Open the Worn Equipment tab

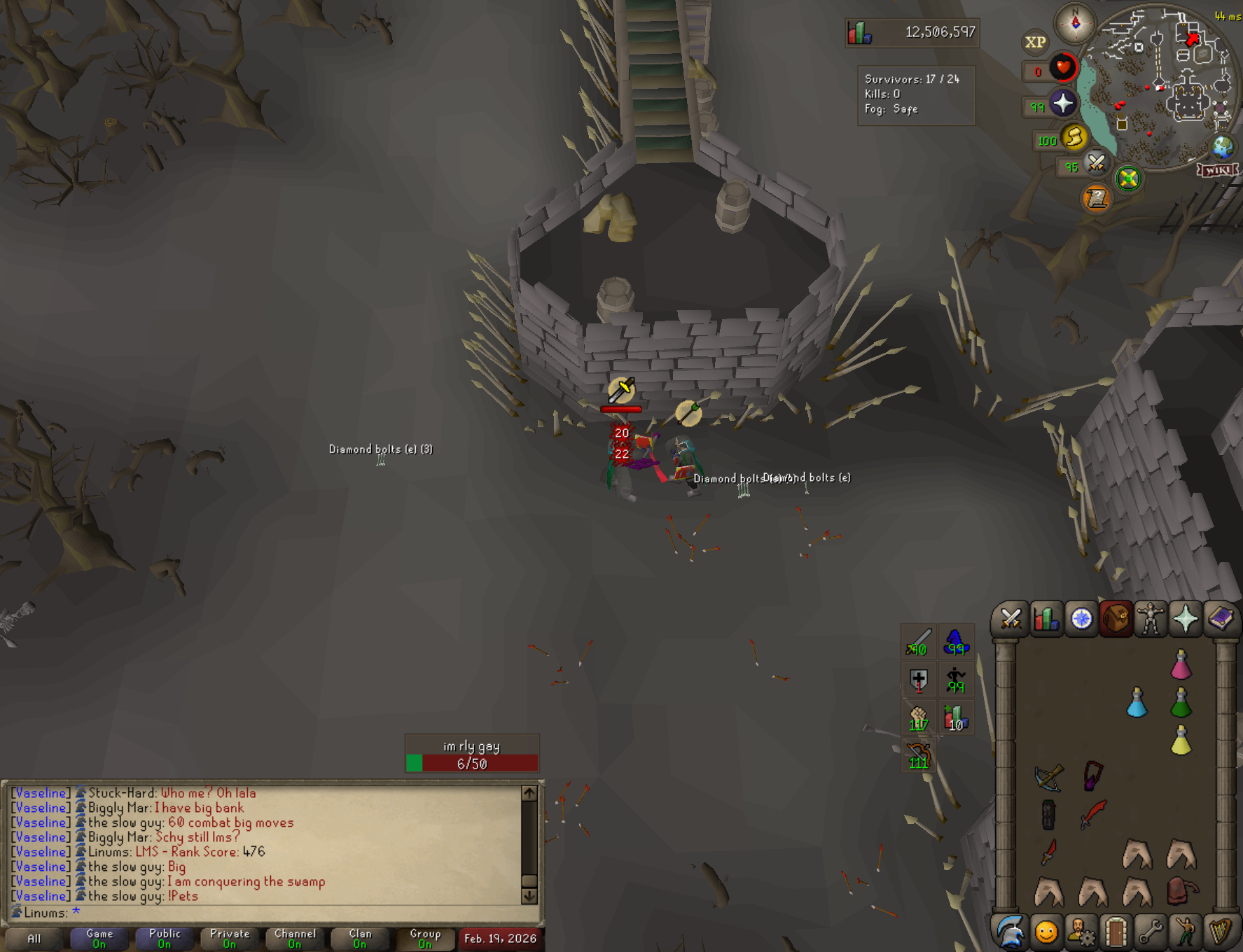(1150, 619)
